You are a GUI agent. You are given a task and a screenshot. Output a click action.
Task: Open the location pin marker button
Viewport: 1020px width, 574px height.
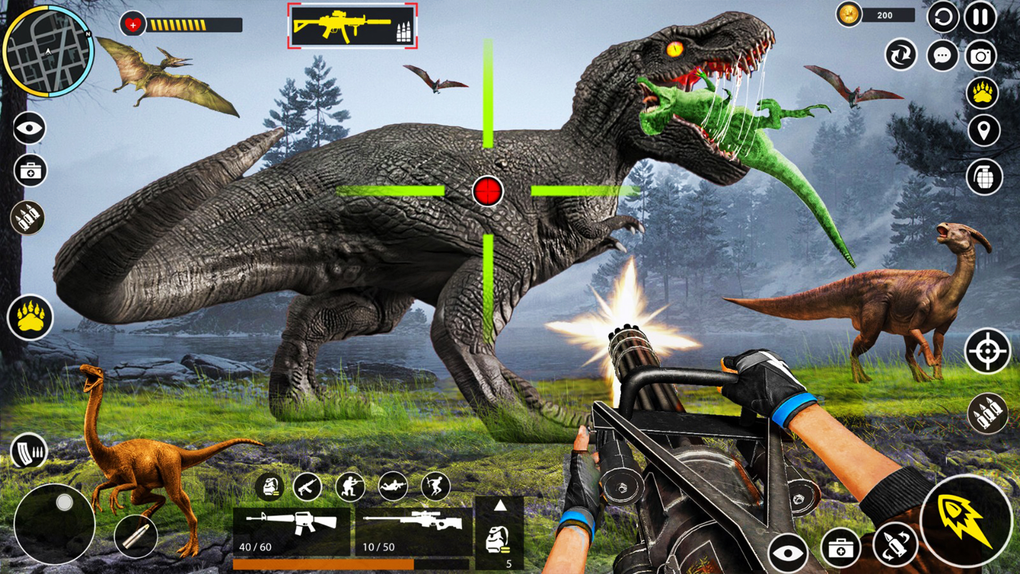(983, 130)
